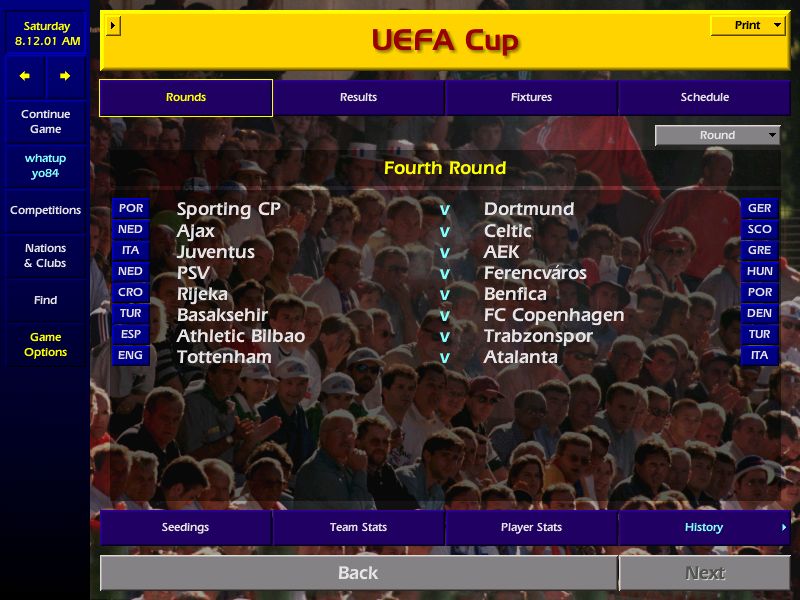The height and width of the screenshot is (600, 800).
Task: Go back with the left arrow
Action: [x=25, y=76]
